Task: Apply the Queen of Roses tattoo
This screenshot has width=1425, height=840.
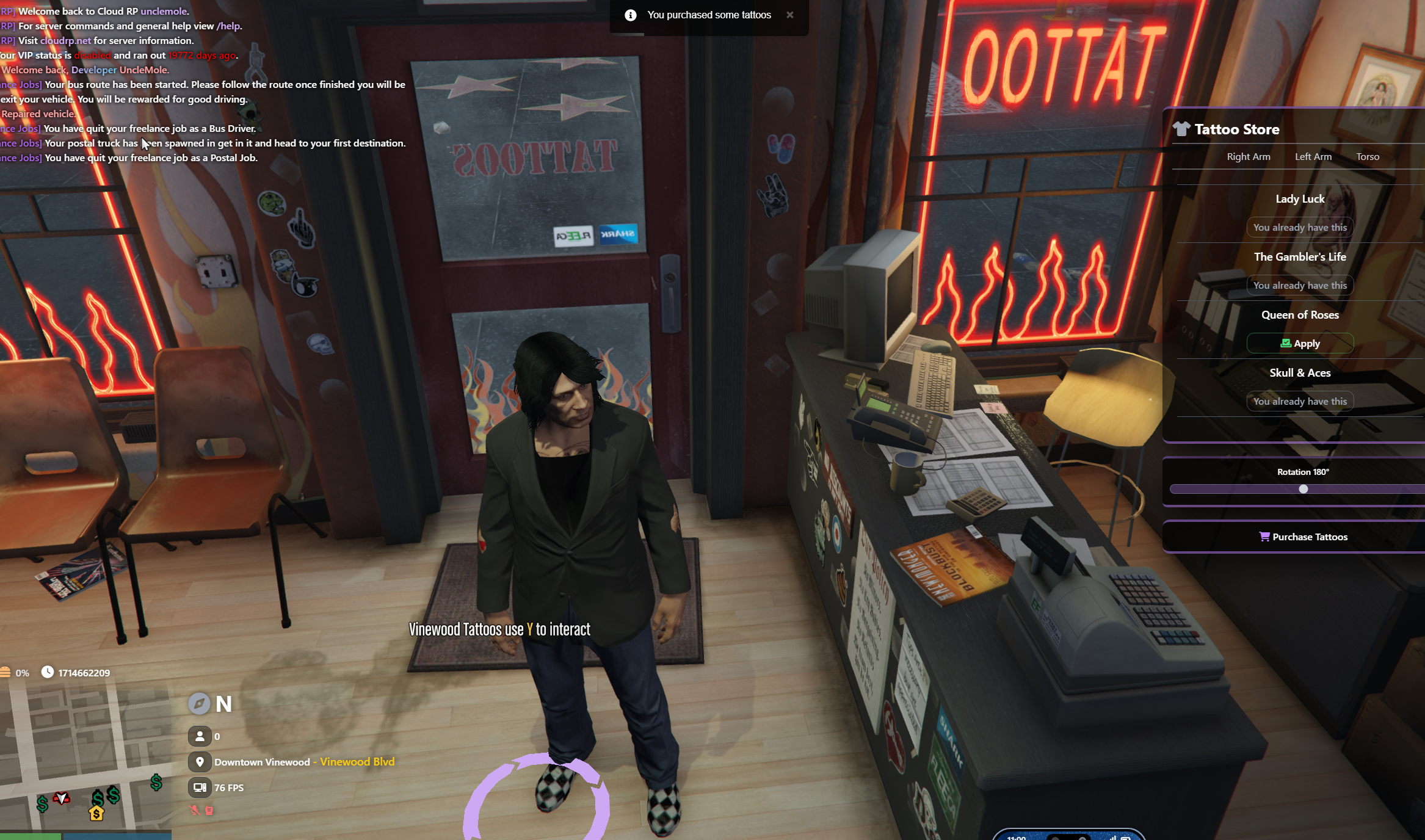Action: coord(1300,344)
